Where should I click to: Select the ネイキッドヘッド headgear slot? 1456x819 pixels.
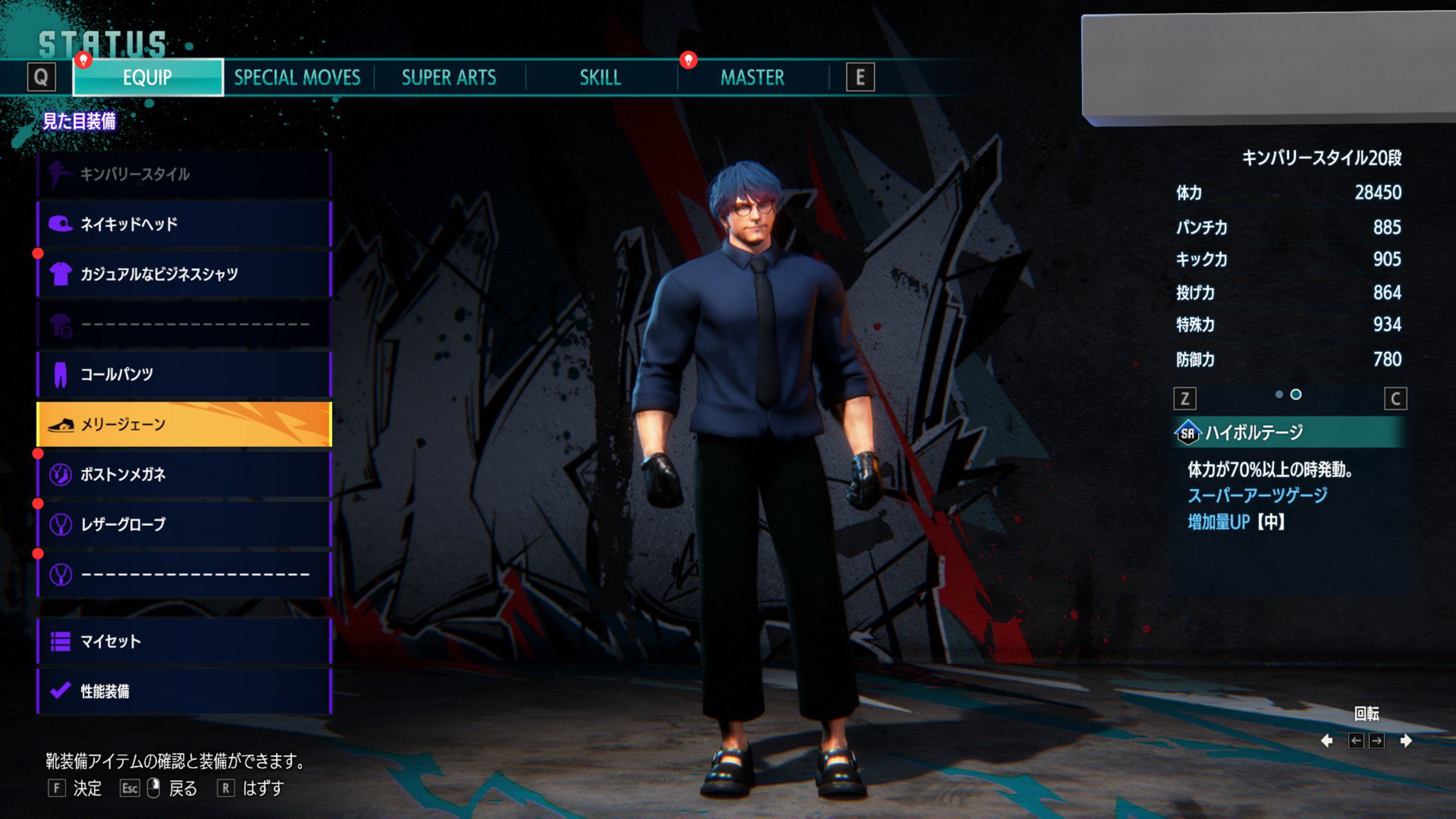[184, 225]
